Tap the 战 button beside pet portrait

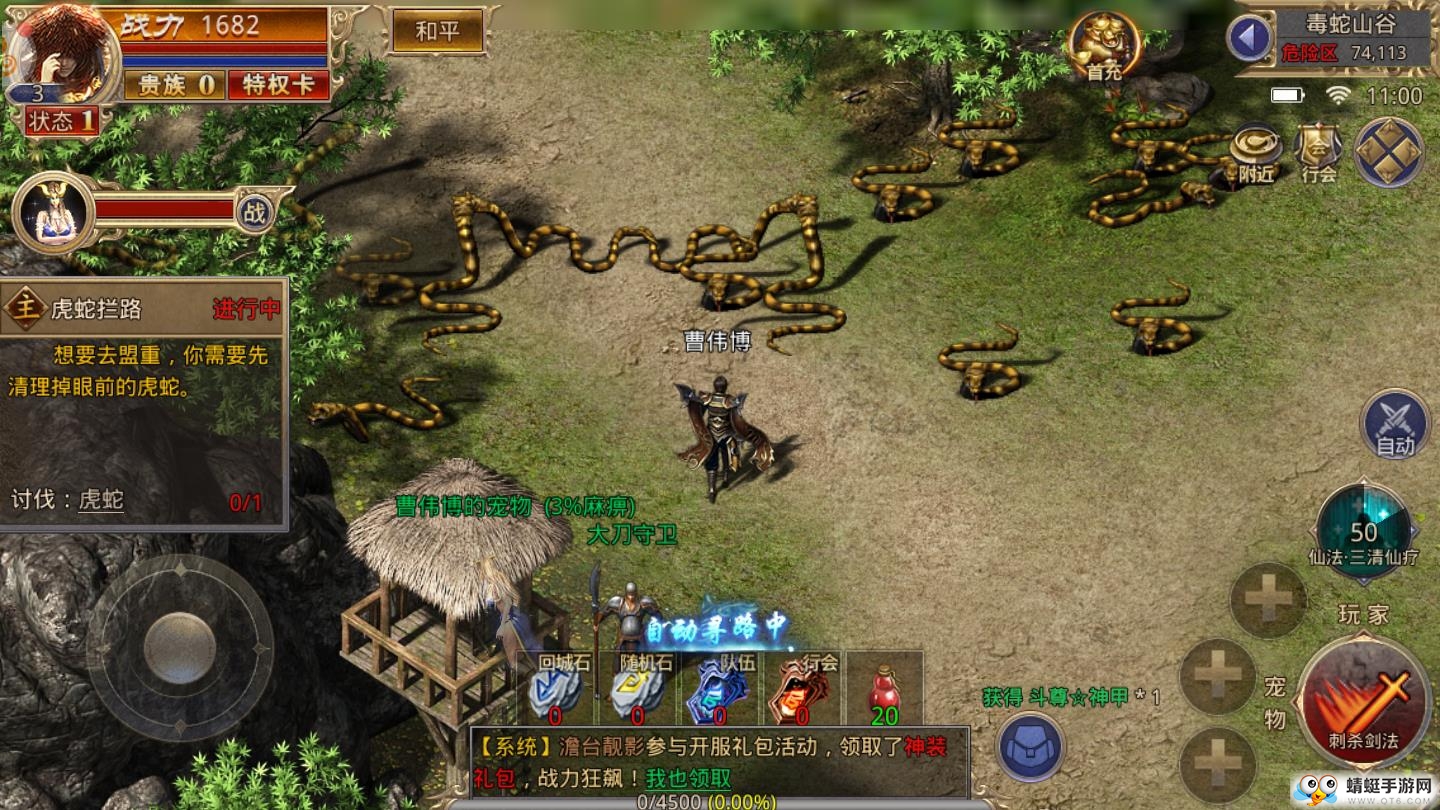tap(255, 212)
